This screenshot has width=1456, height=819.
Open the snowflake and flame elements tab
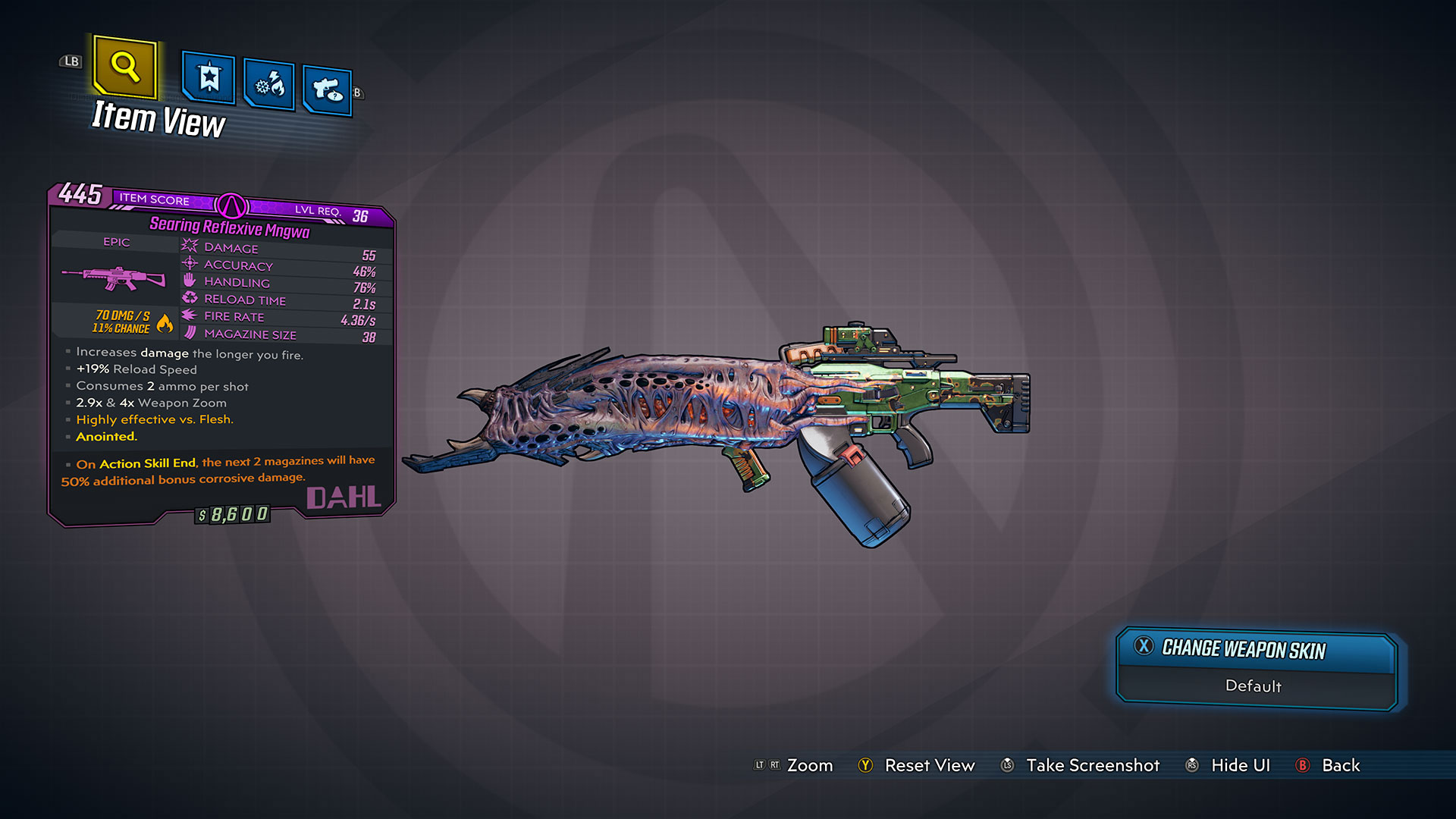269,84
